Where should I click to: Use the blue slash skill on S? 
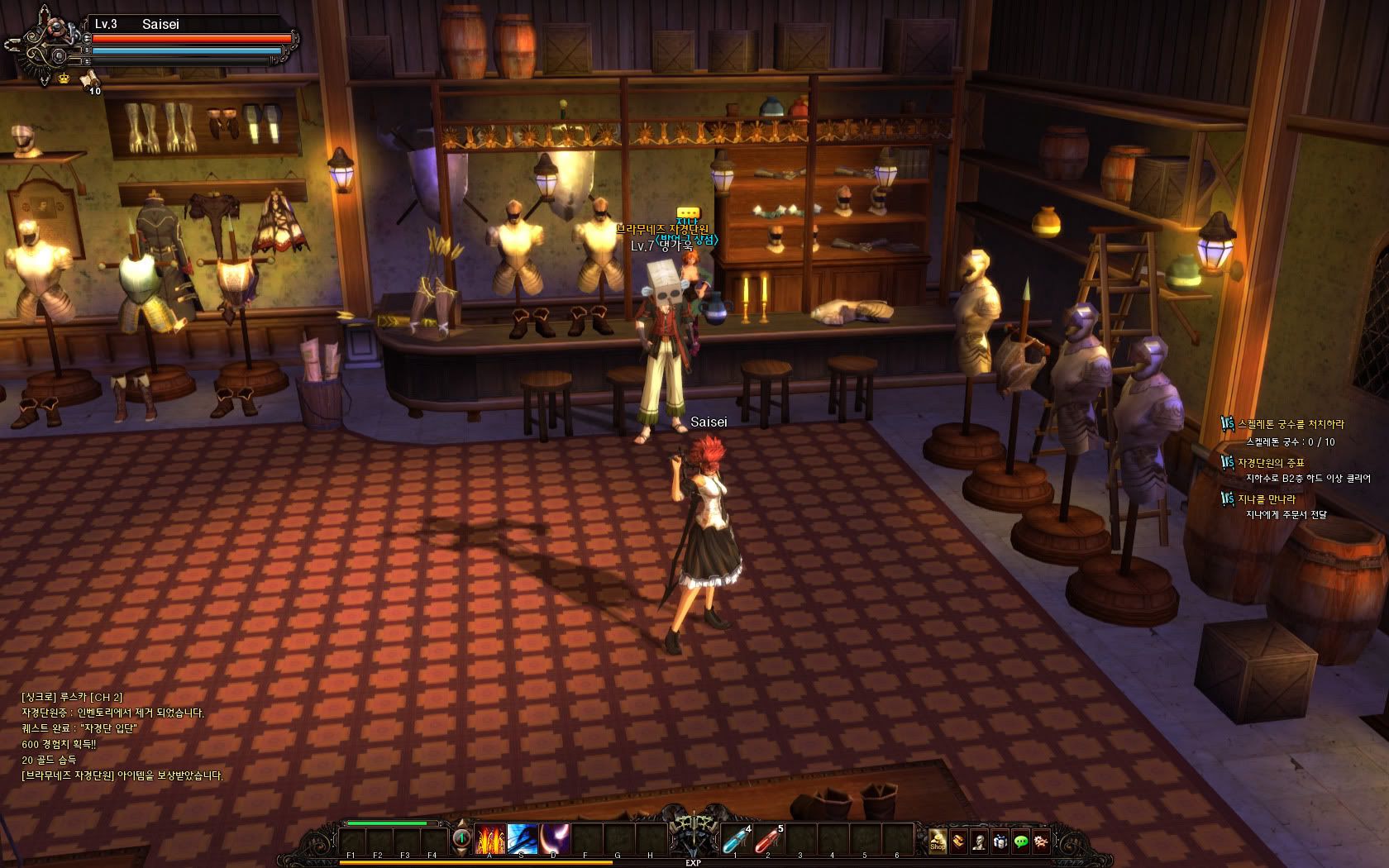coord(523,839)
